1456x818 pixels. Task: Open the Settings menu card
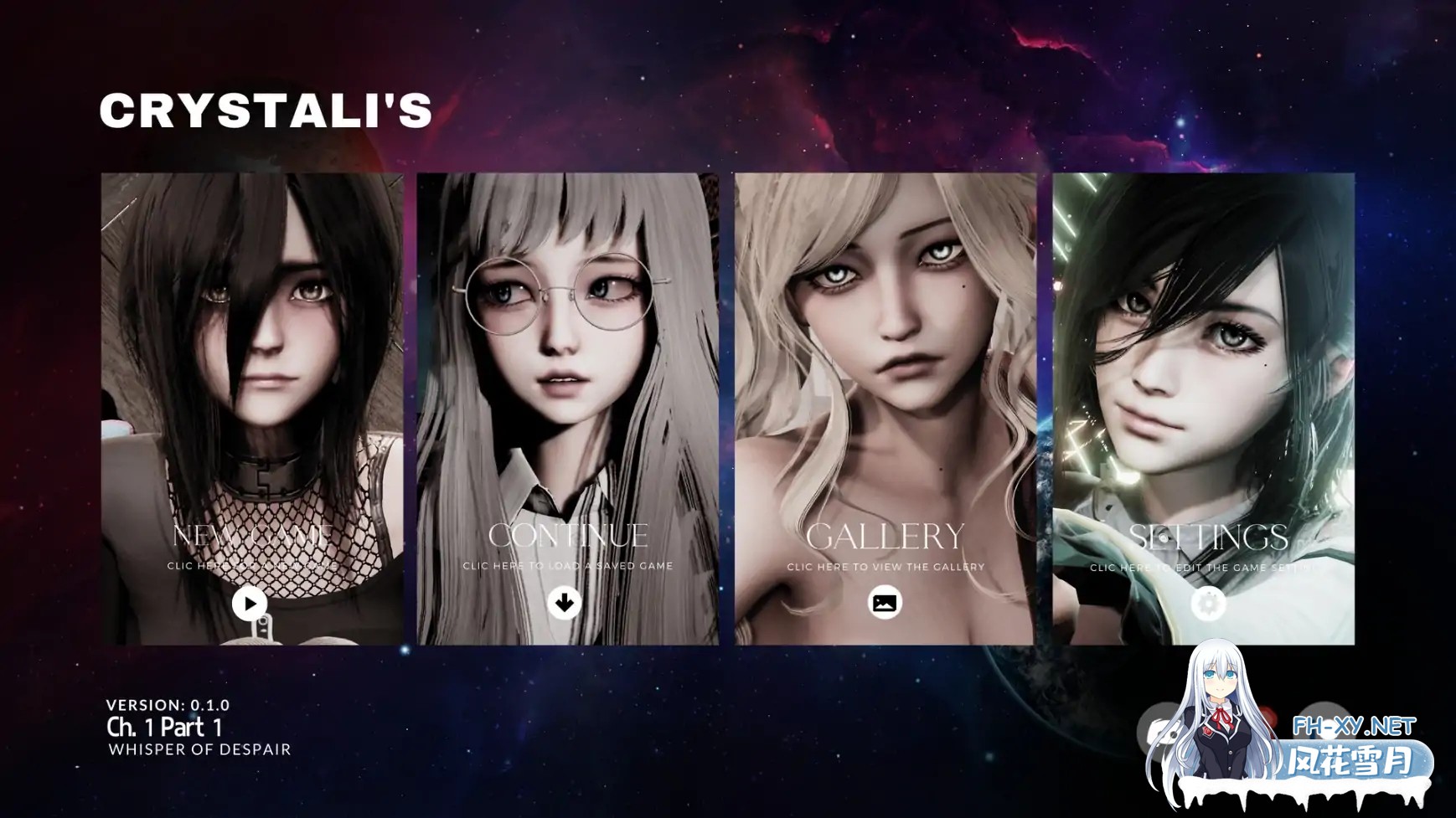click(1206, 538)
